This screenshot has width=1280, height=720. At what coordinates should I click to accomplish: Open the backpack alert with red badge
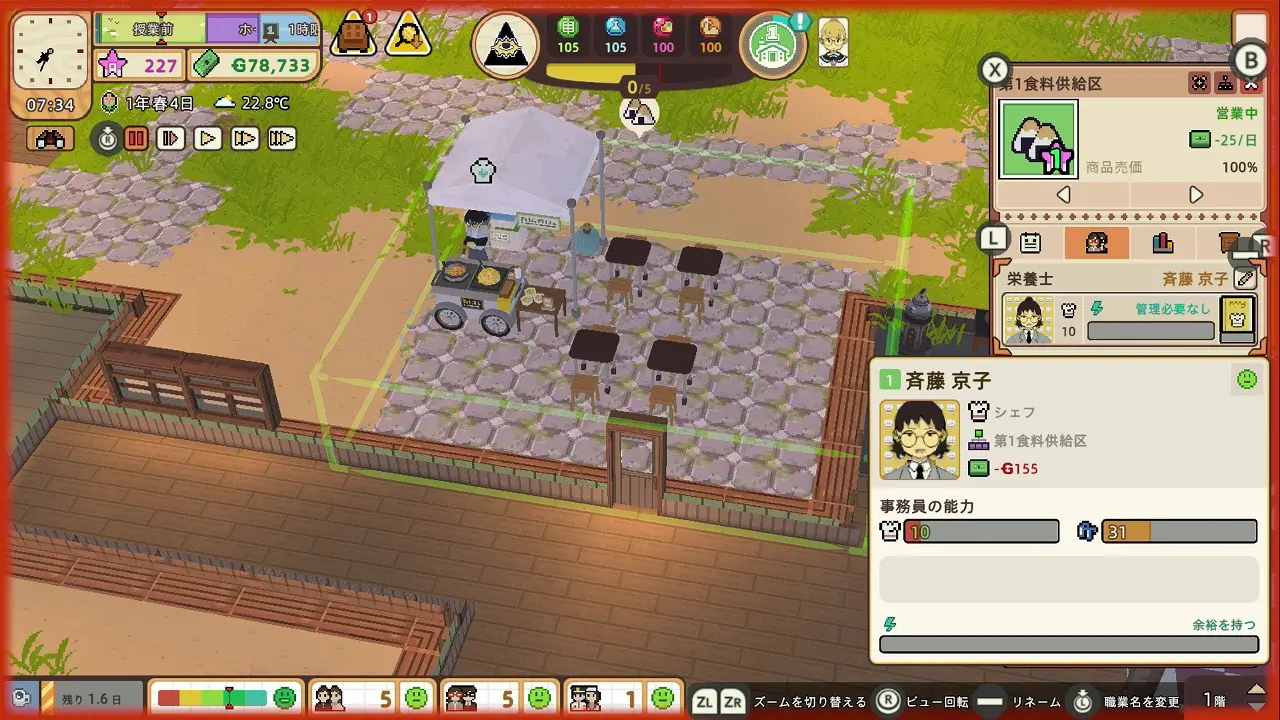coord(353,35)
